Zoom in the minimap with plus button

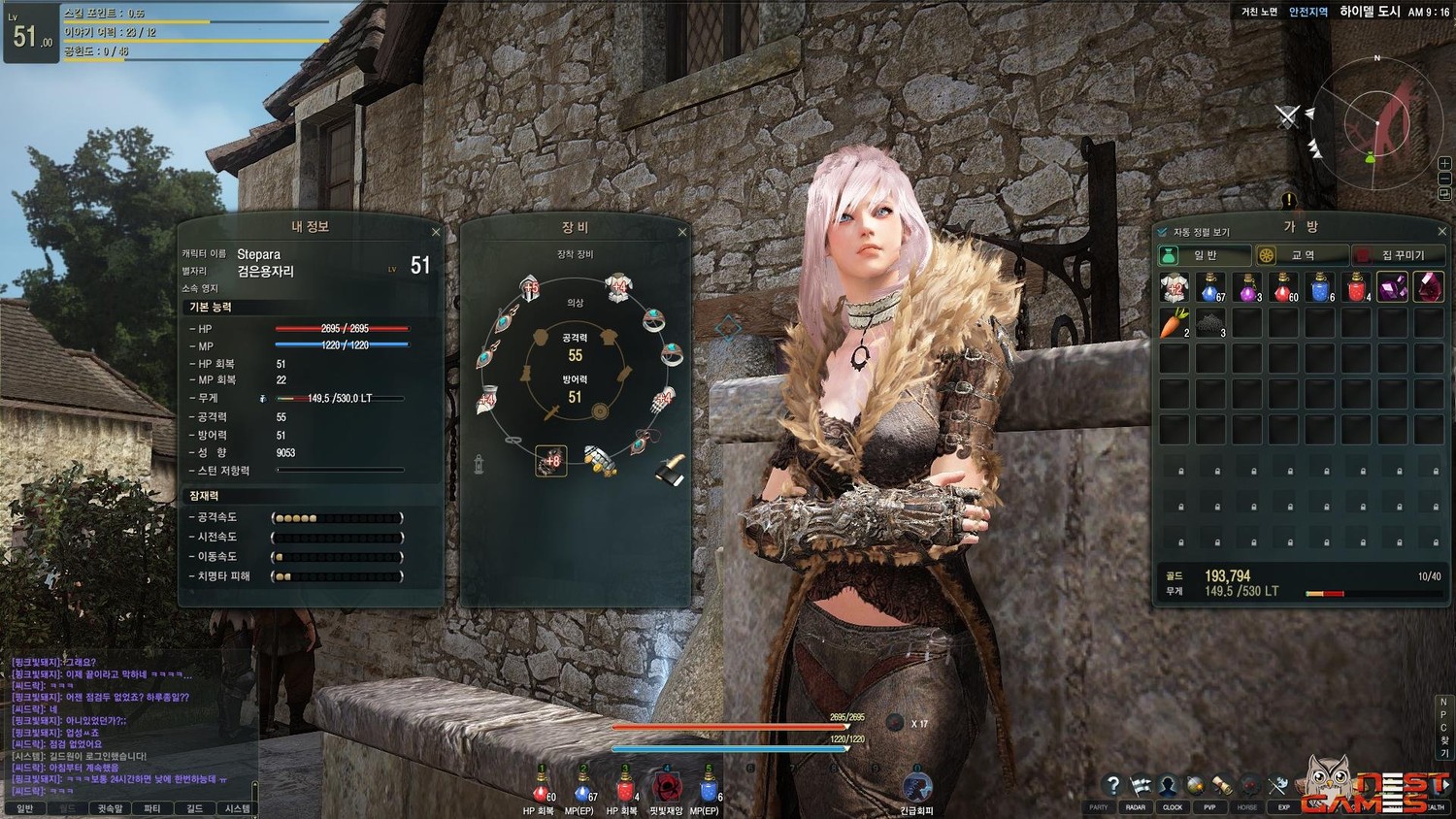pyautogui.click(x=1444, y=163)
